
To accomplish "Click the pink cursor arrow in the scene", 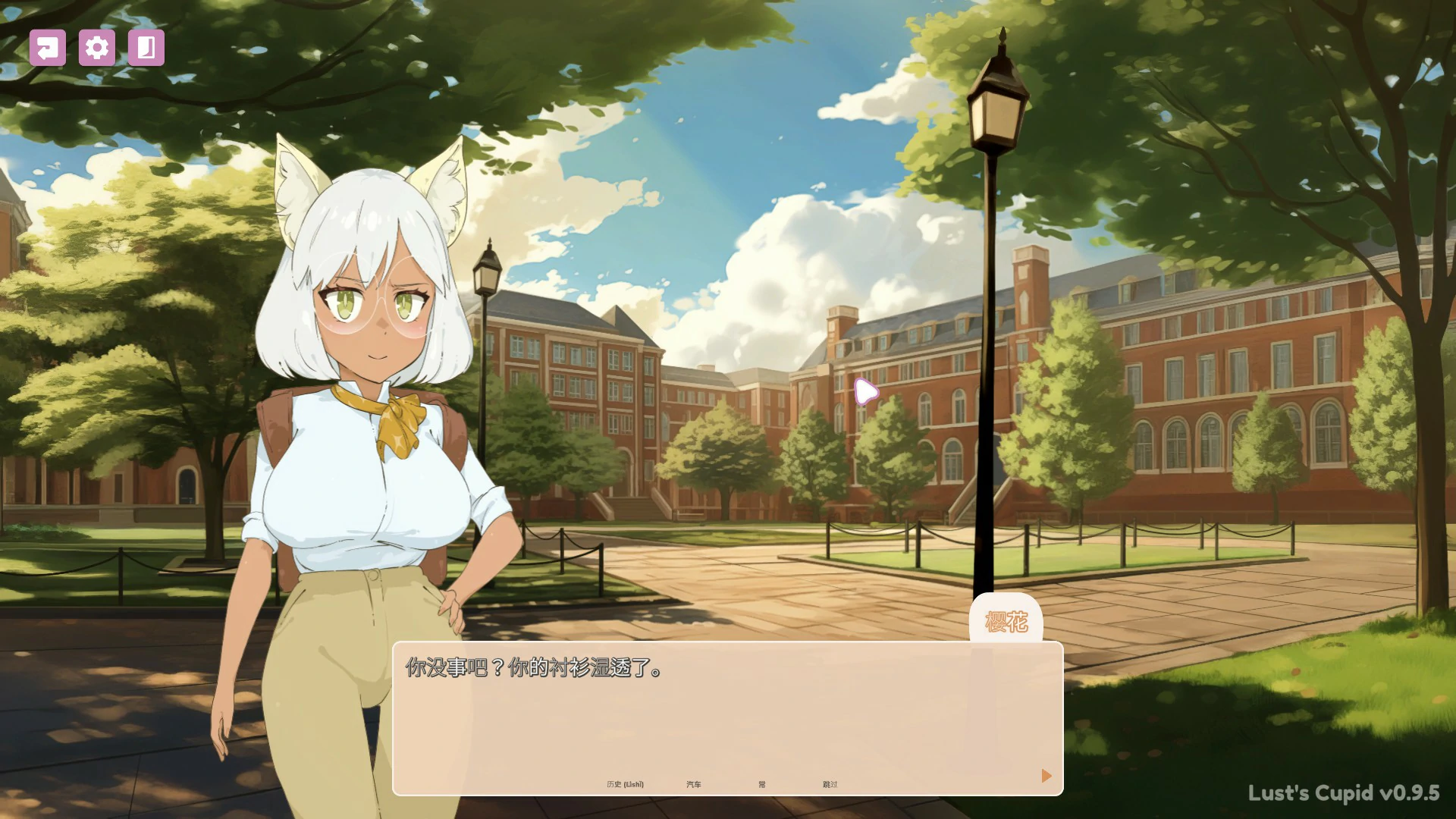I will coord(864,392).
